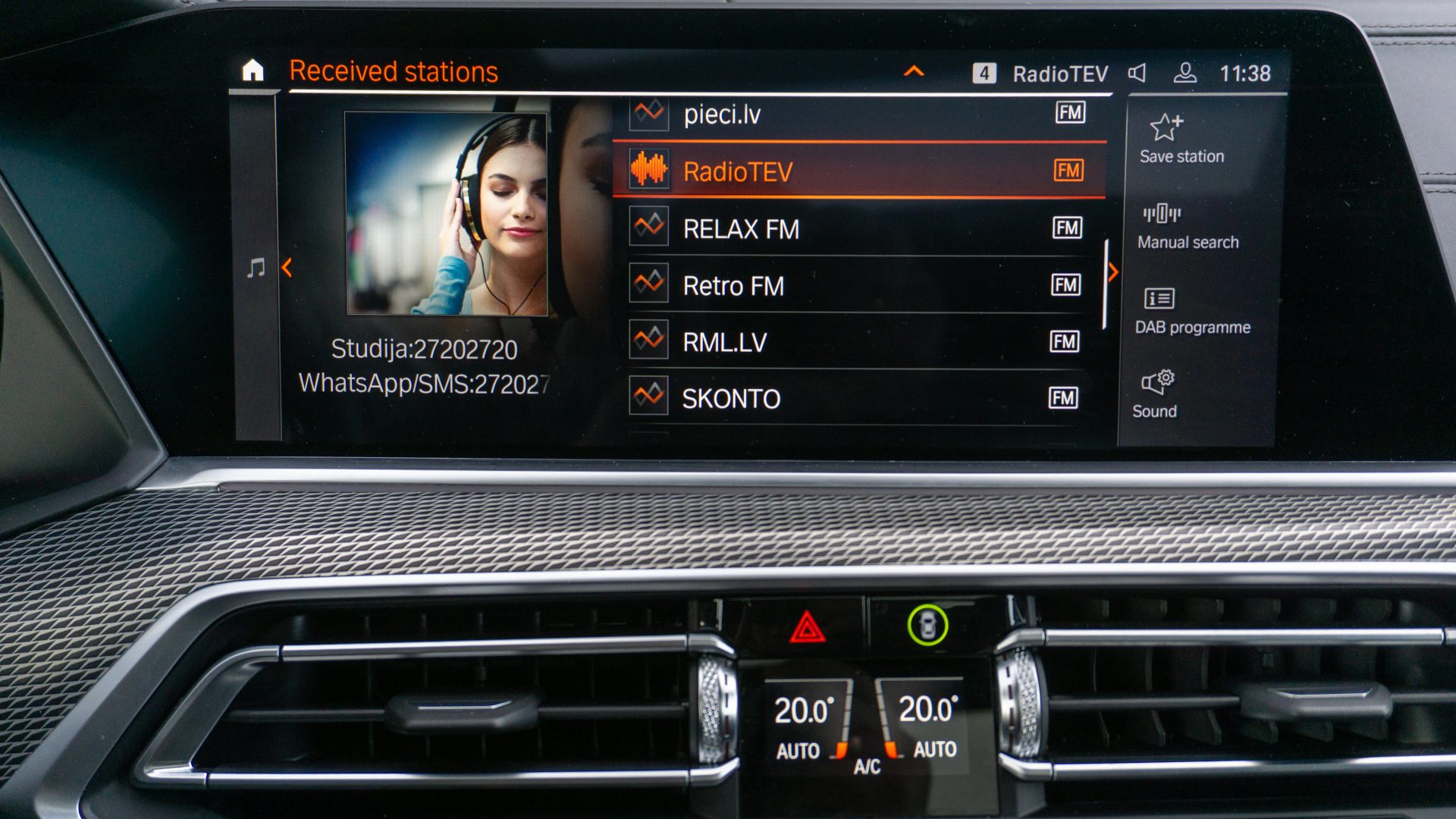Choose the RadioTEV station row

(858, 171)
